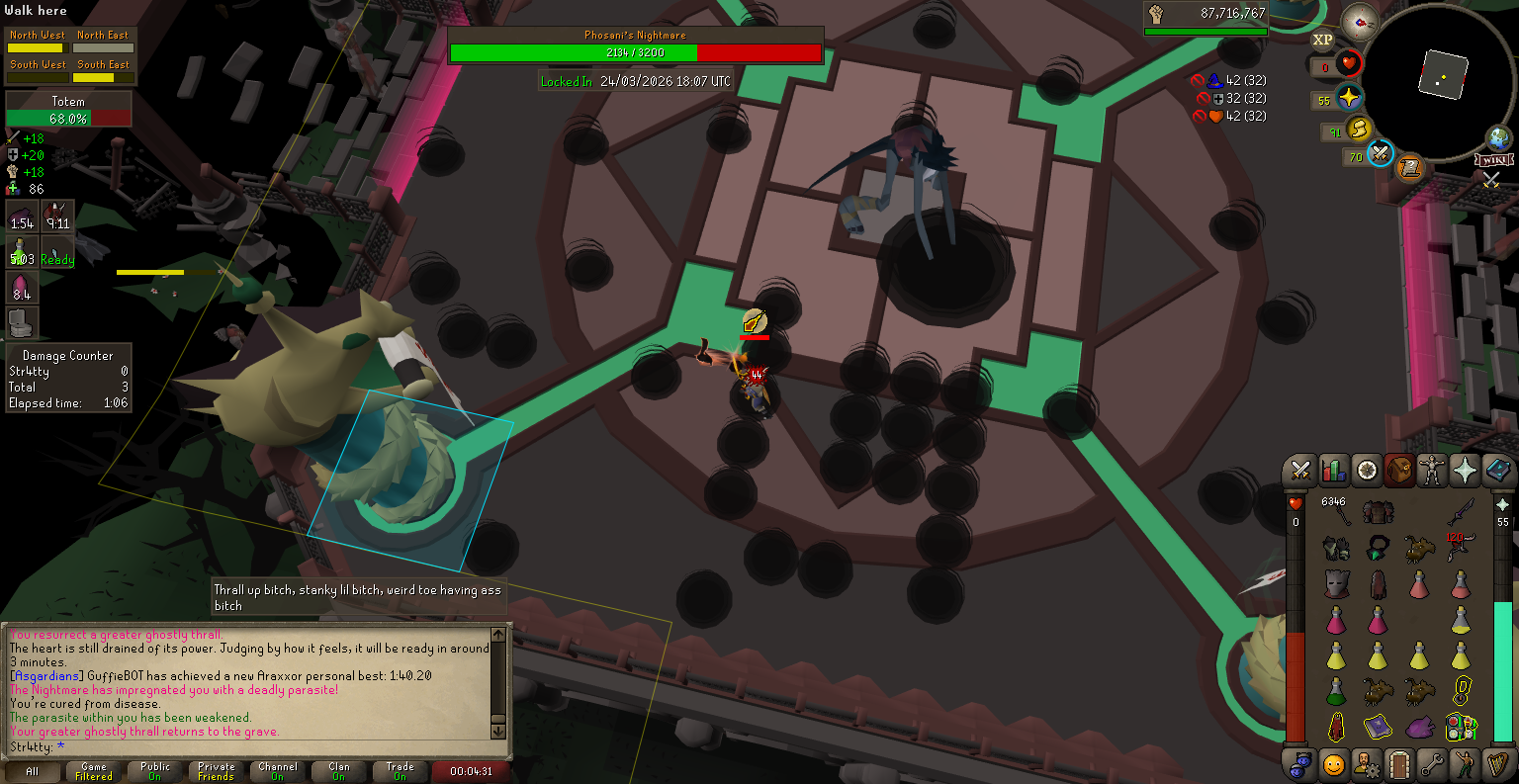Viewport: 1519px width, 784px height.
Task: Select the purple book in inventory
Action: coord(1378,728)
